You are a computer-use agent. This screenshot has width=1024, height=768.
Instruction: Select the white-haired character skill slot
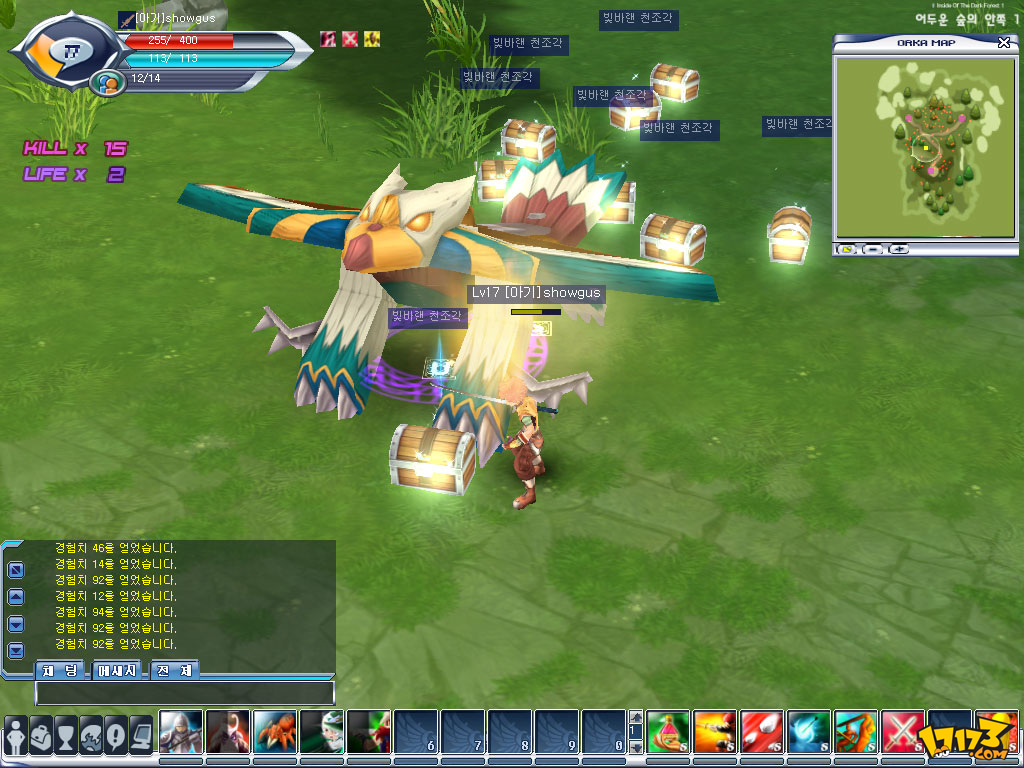181,732
